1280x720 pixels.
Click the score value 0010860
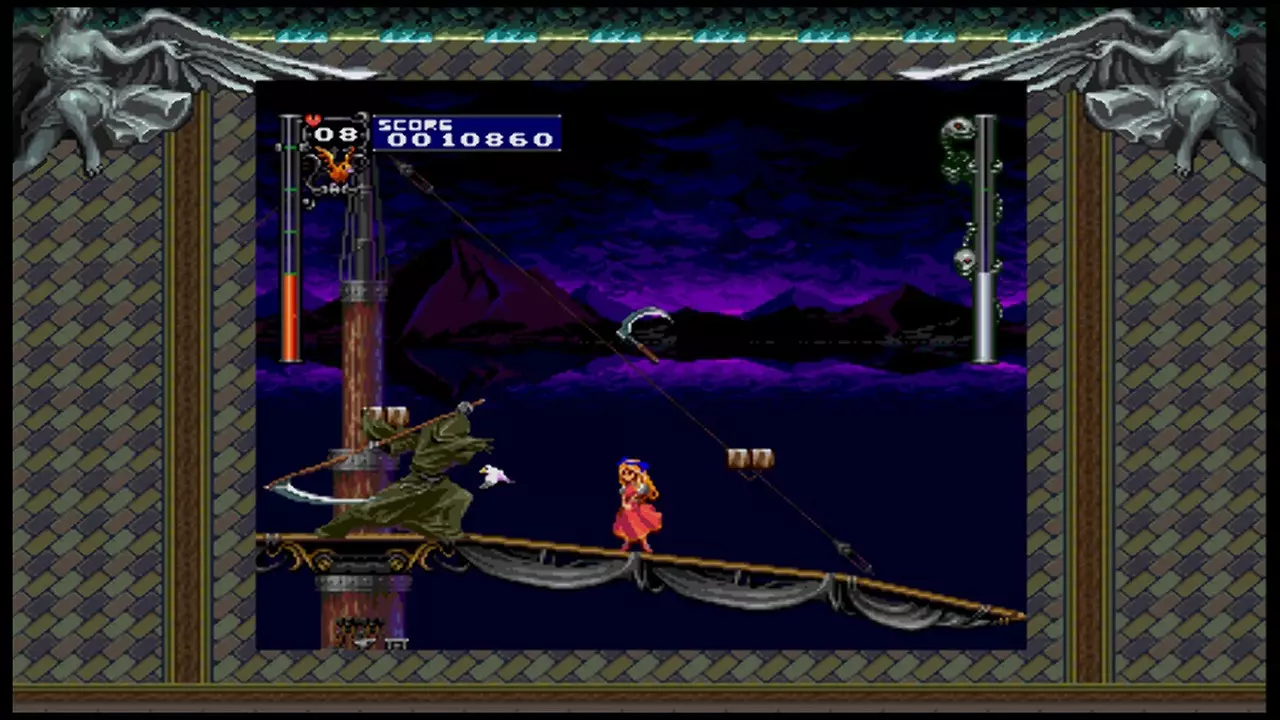point(470,139)
